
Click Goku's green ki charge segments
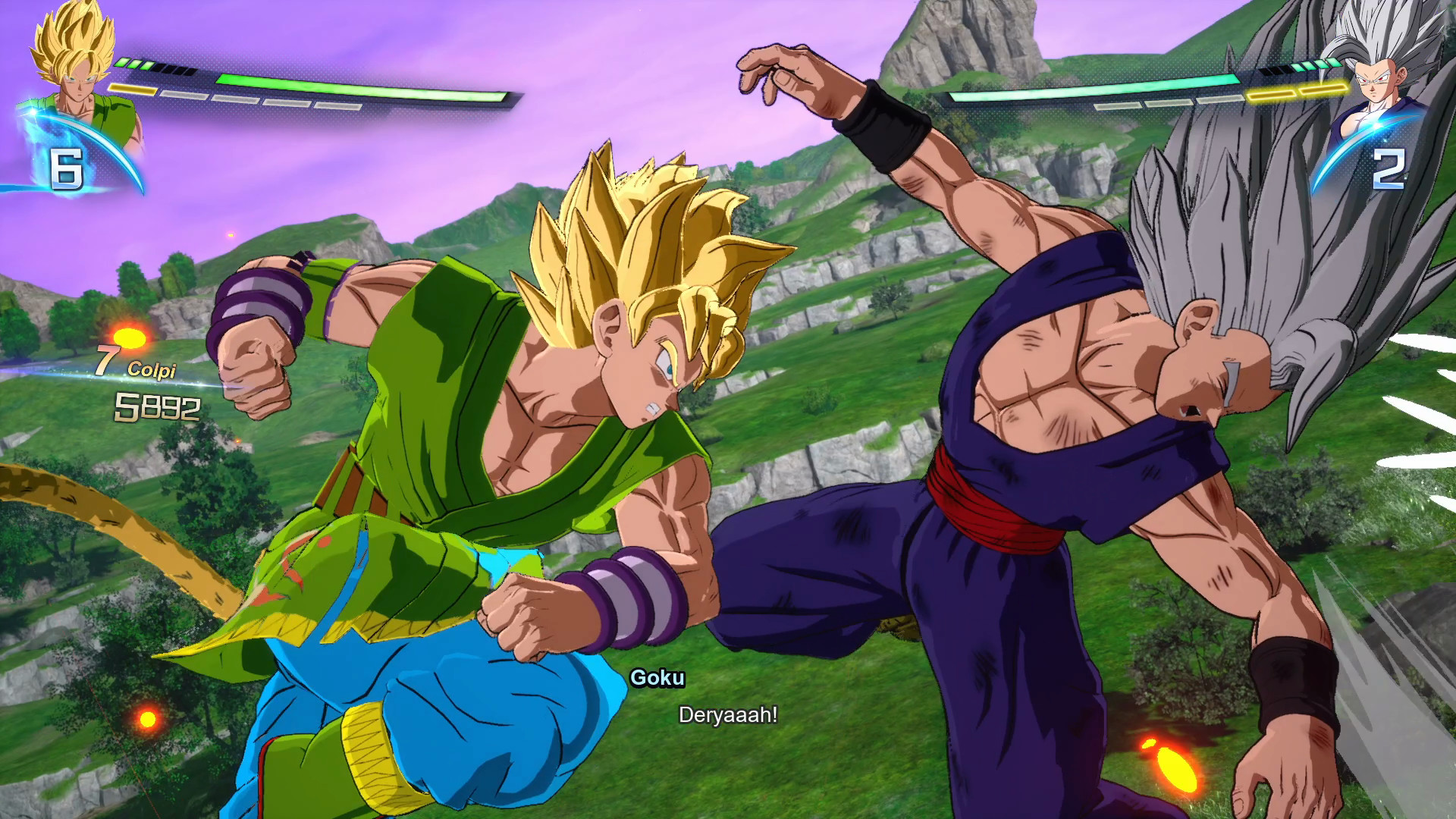(x=135, y=65)
